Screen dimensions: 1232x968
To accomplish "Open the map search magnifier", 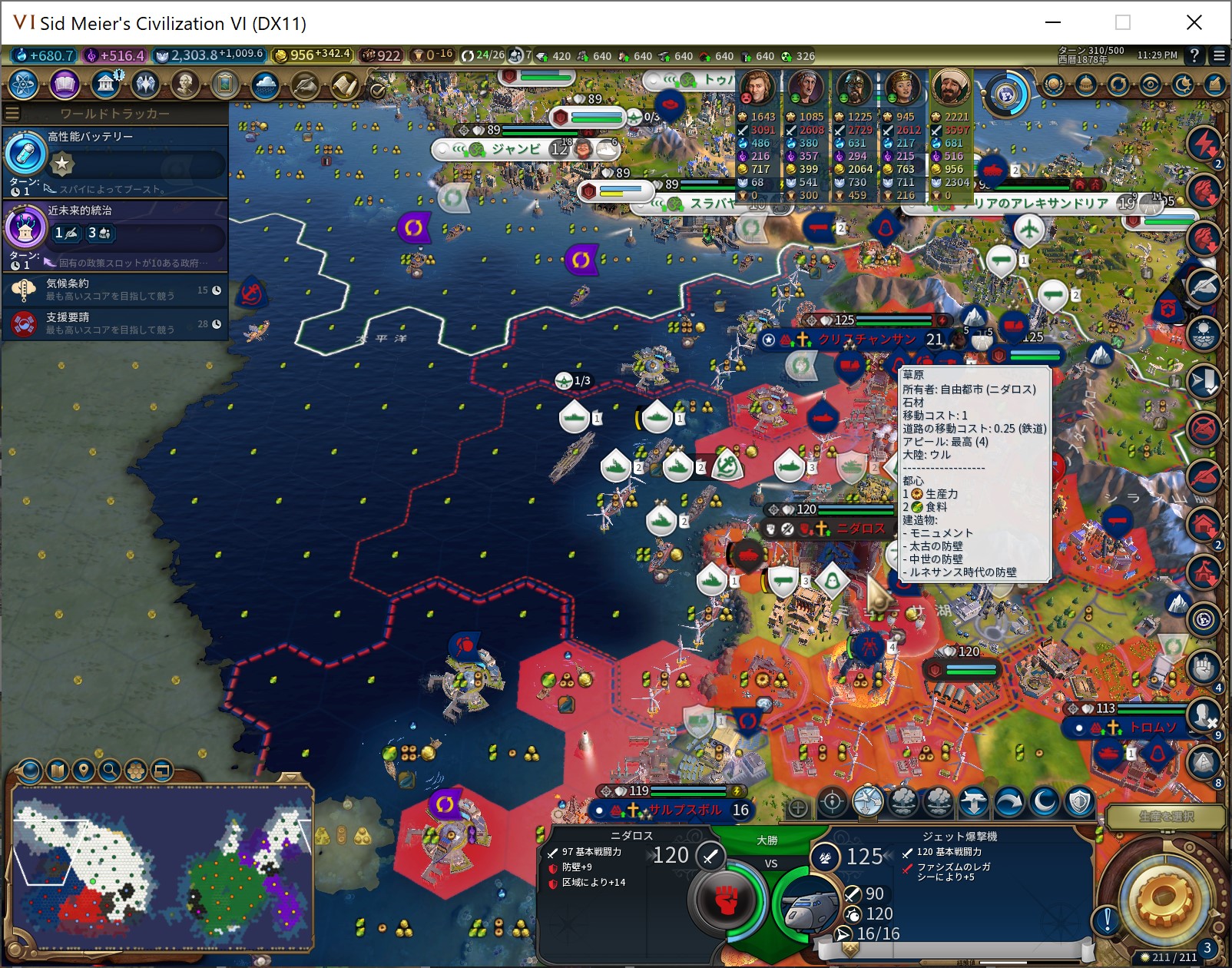I will click(x=110, y=770).
